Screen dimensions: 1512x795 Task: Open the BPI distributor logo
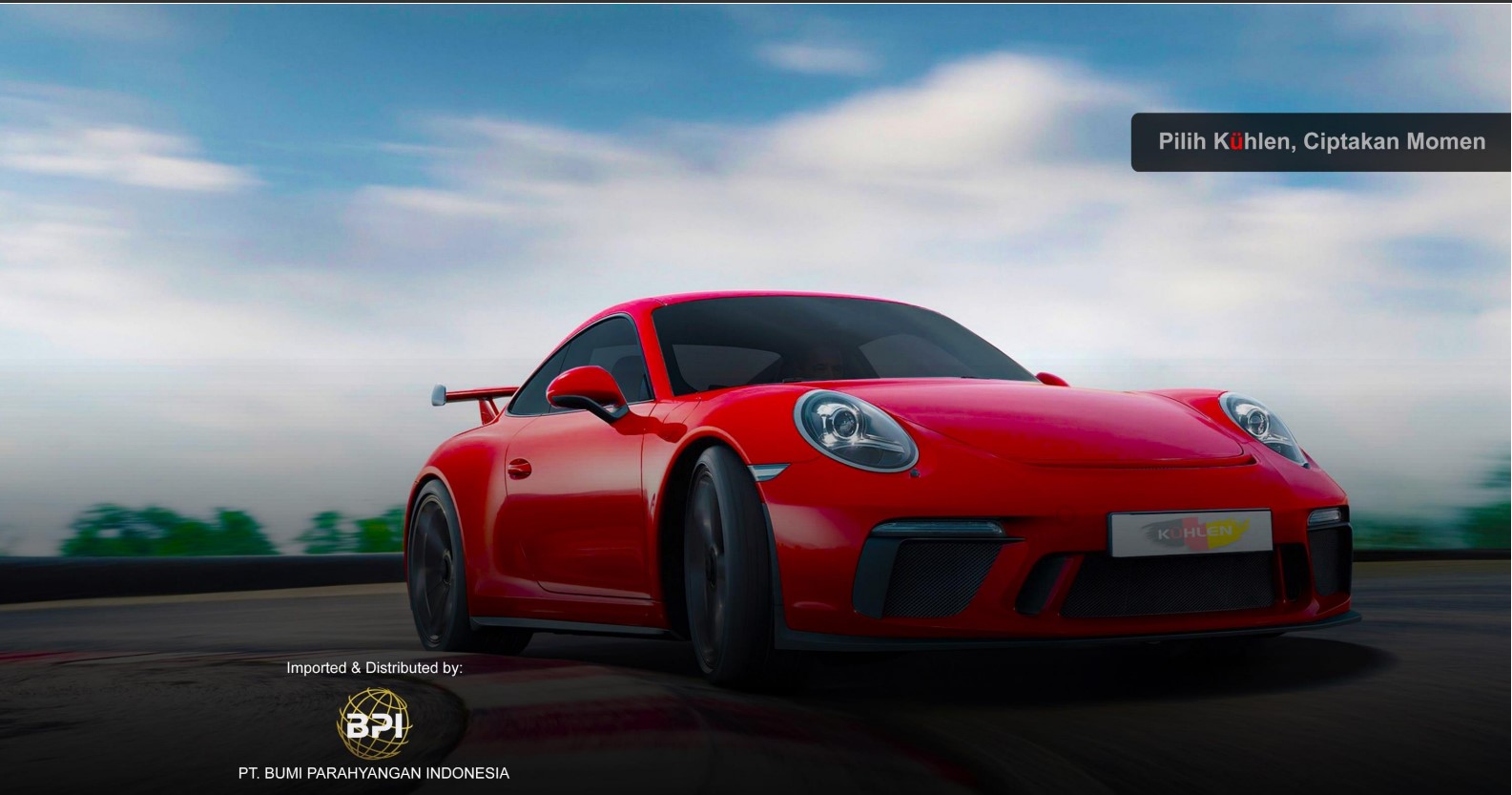[x=374, y=723]
